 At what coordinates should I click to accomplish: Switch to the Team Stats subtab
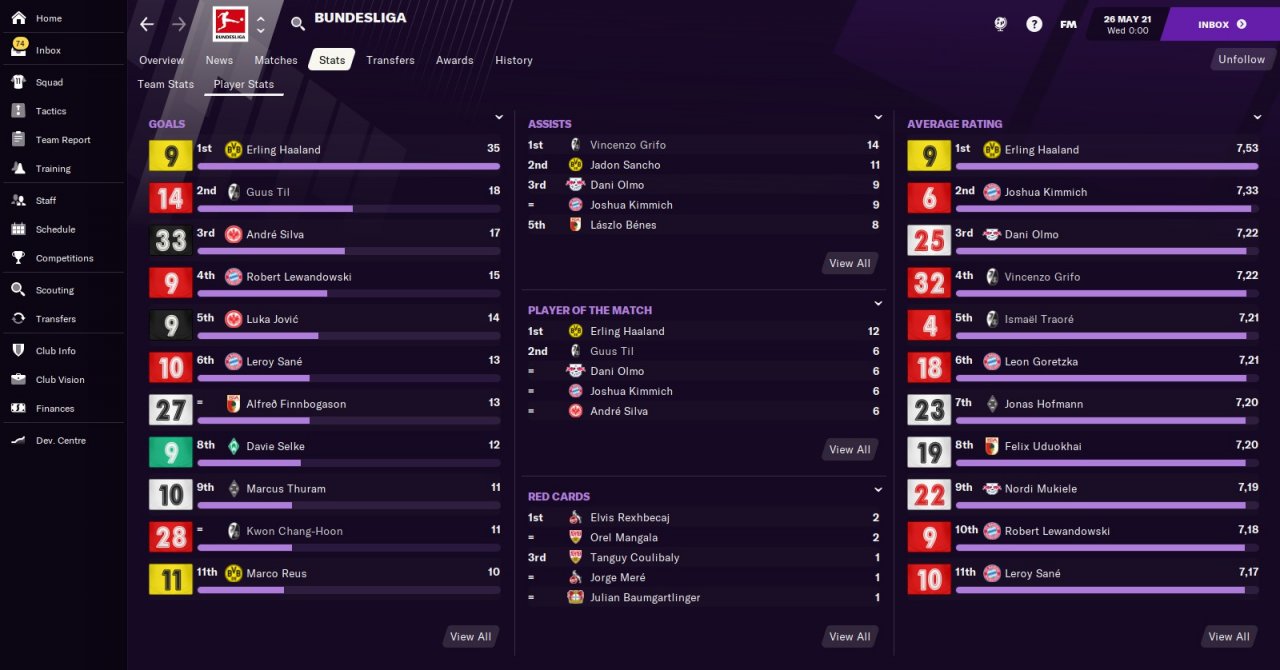pyautogui.click(x=166, y=84)
